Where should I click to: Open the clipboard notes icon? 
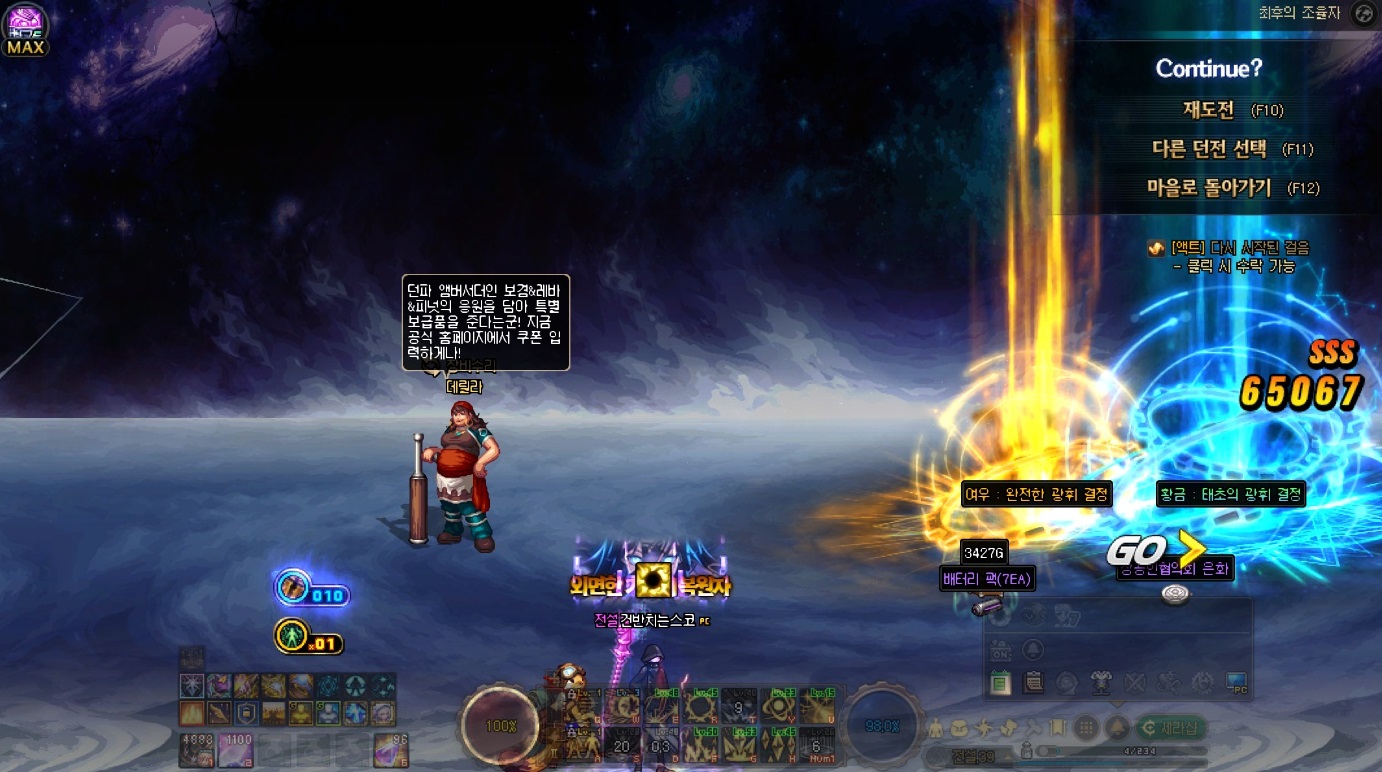point(1034,683)
